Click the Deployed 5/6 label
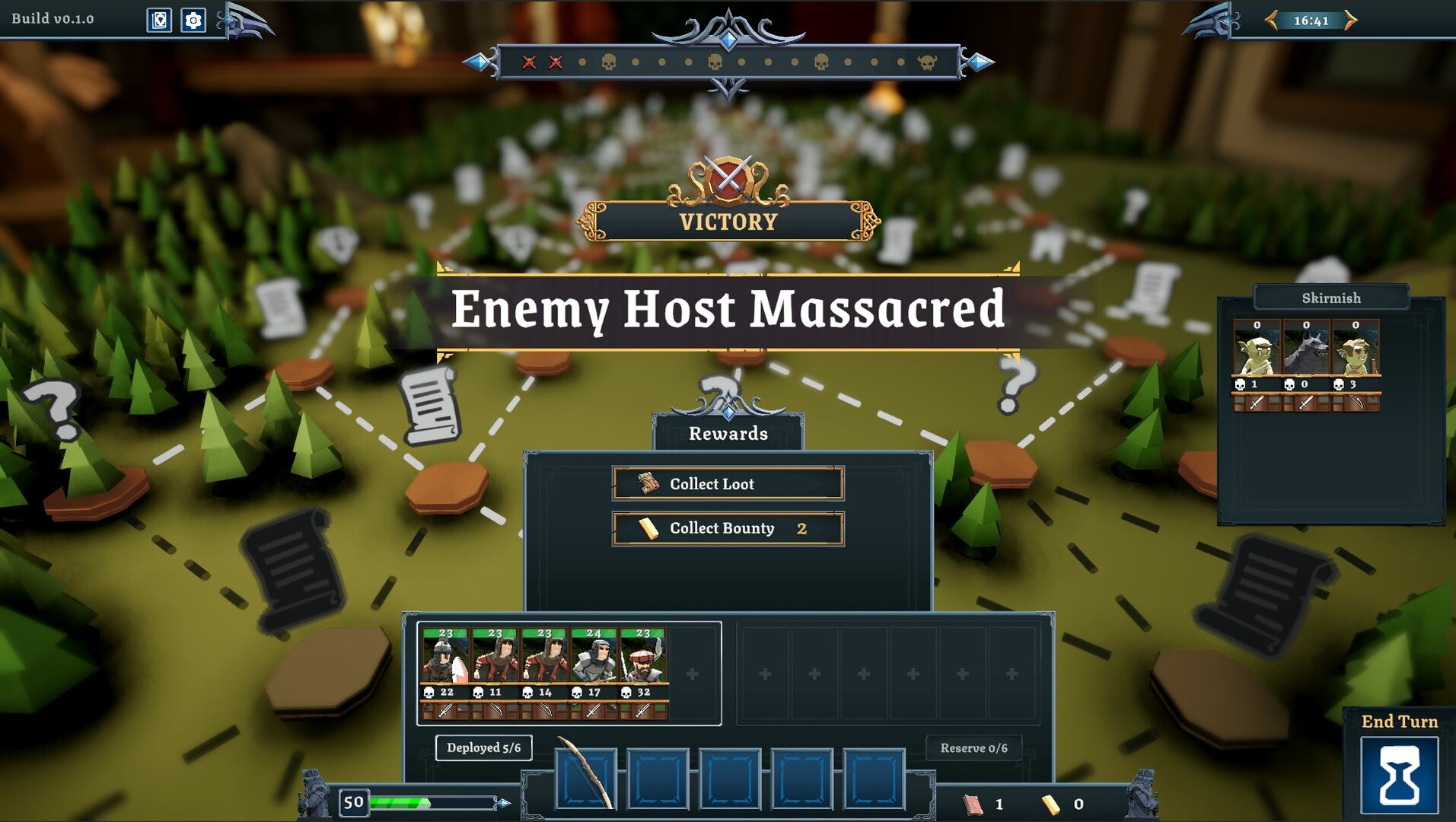The image size is (1456, 822). pos(483,748)
